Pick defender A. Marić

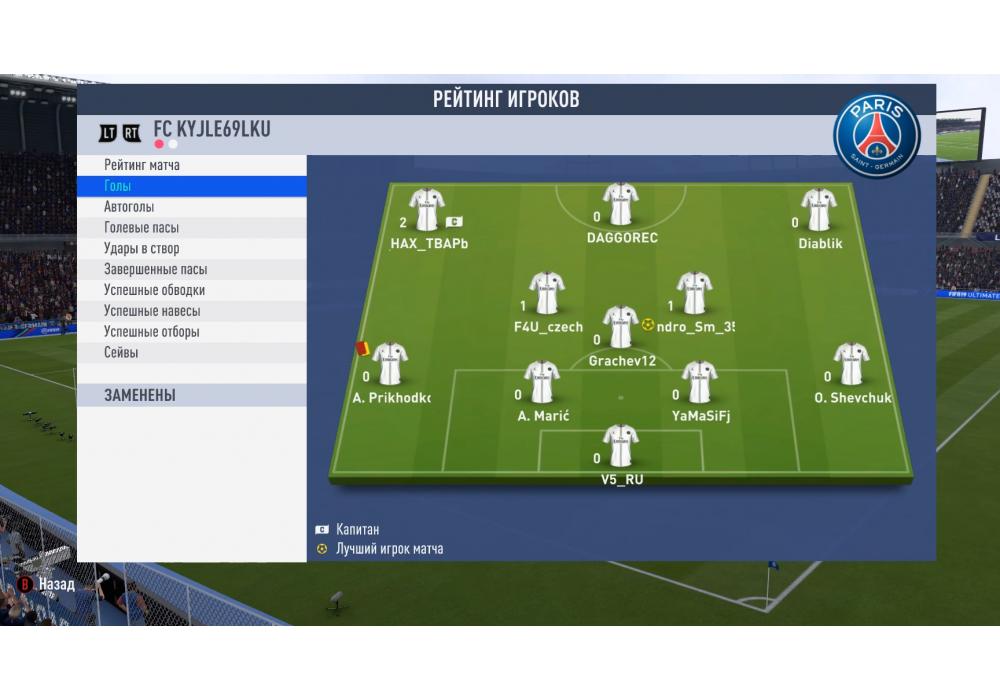pos(543,382)
